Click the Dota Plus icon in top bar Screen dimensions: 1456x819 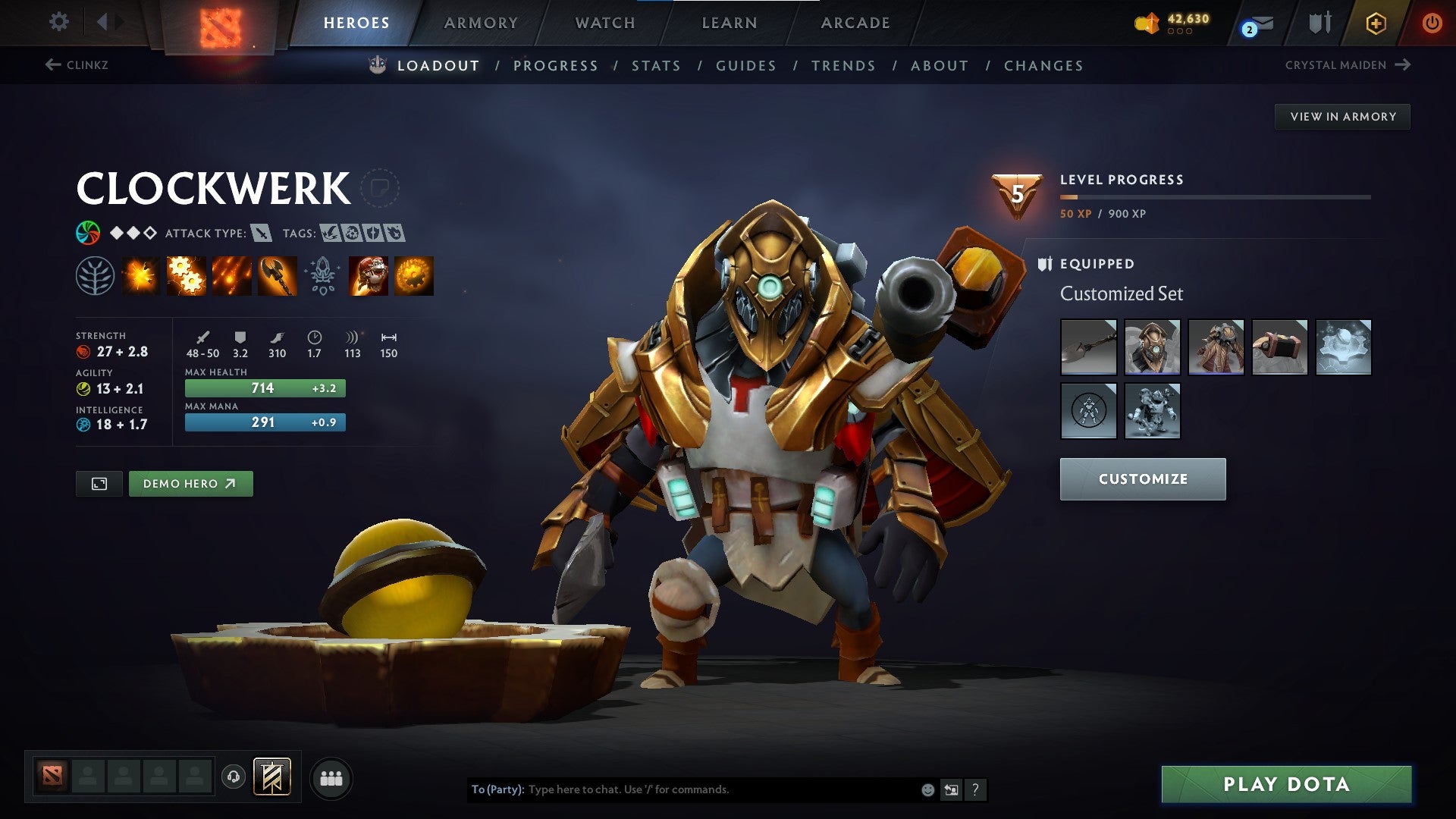[1376, 22]
